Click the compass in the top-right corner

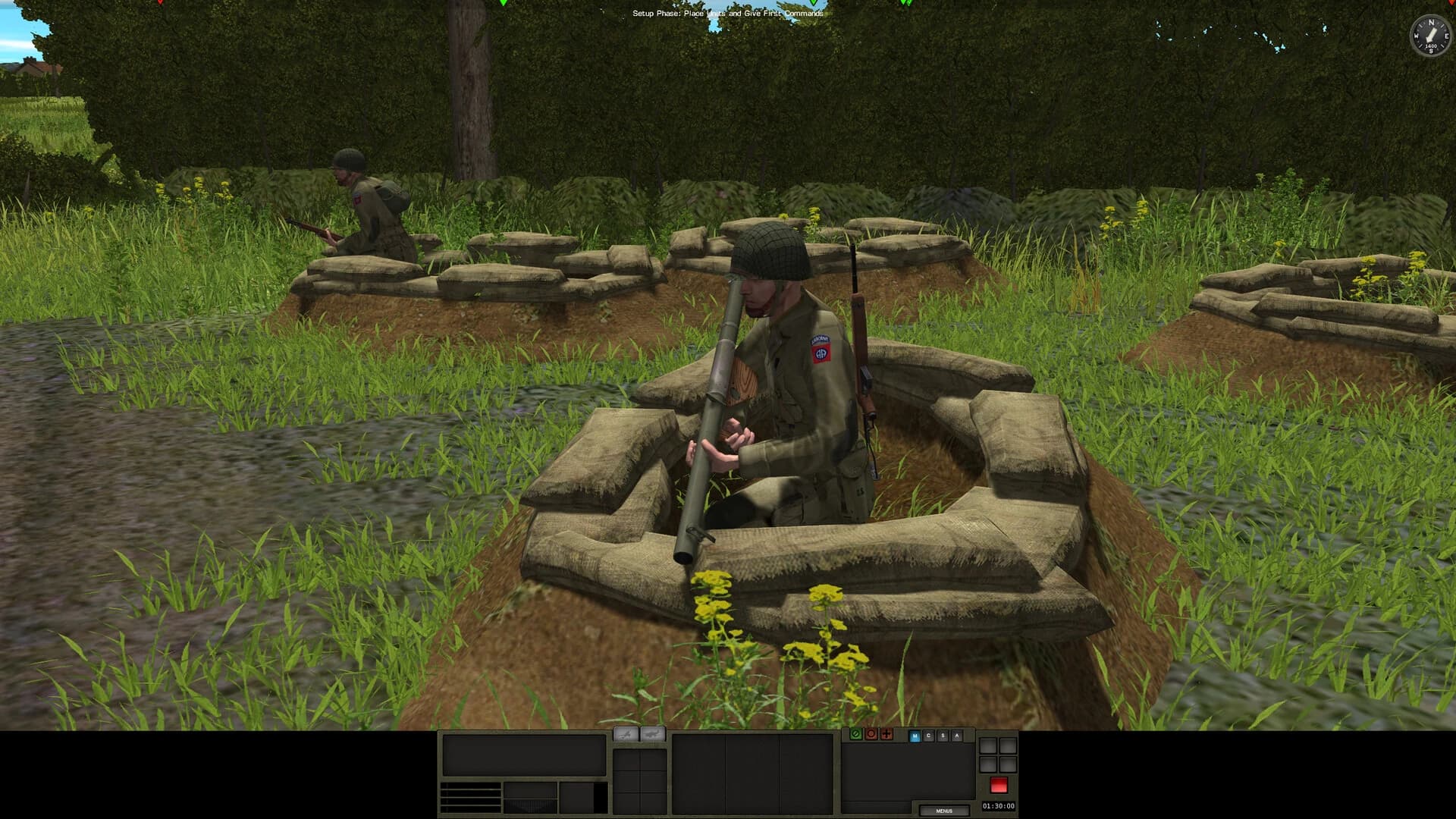click(1431, 36)
